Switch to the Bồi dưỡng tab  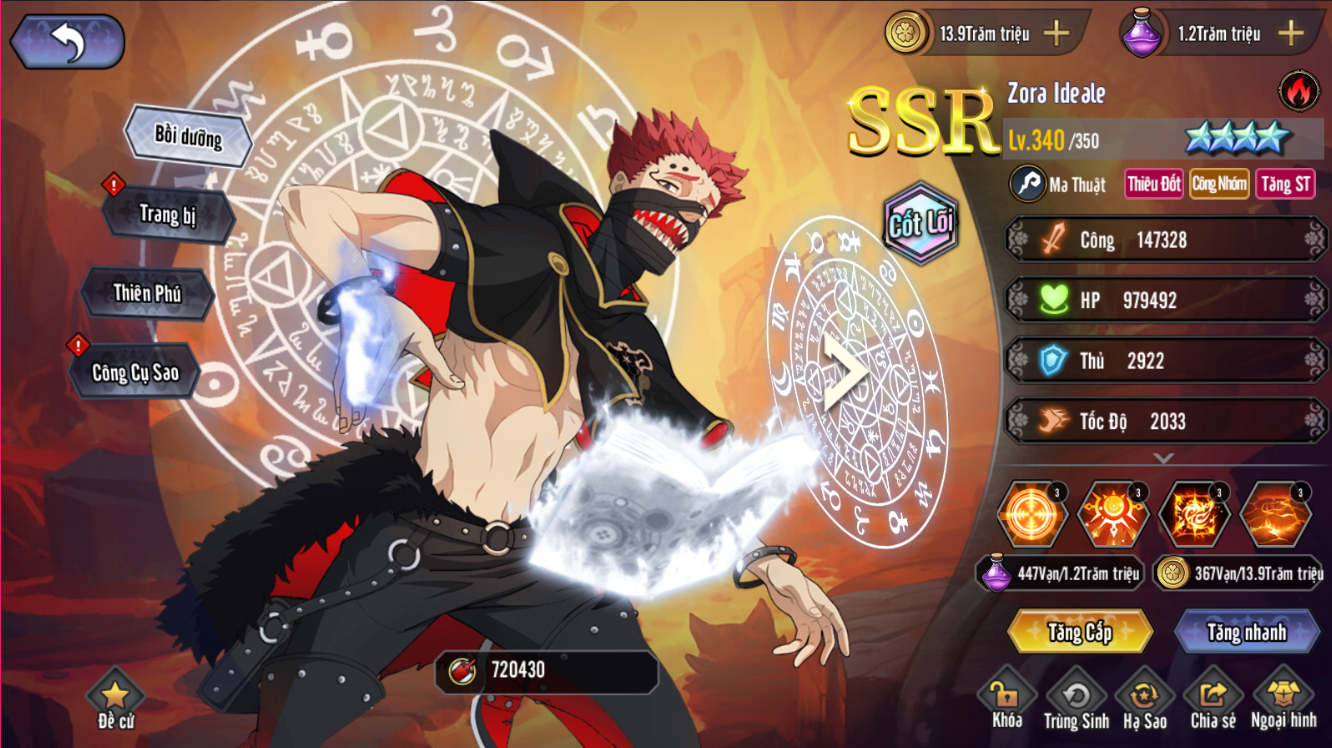click(x=188, y=137)
